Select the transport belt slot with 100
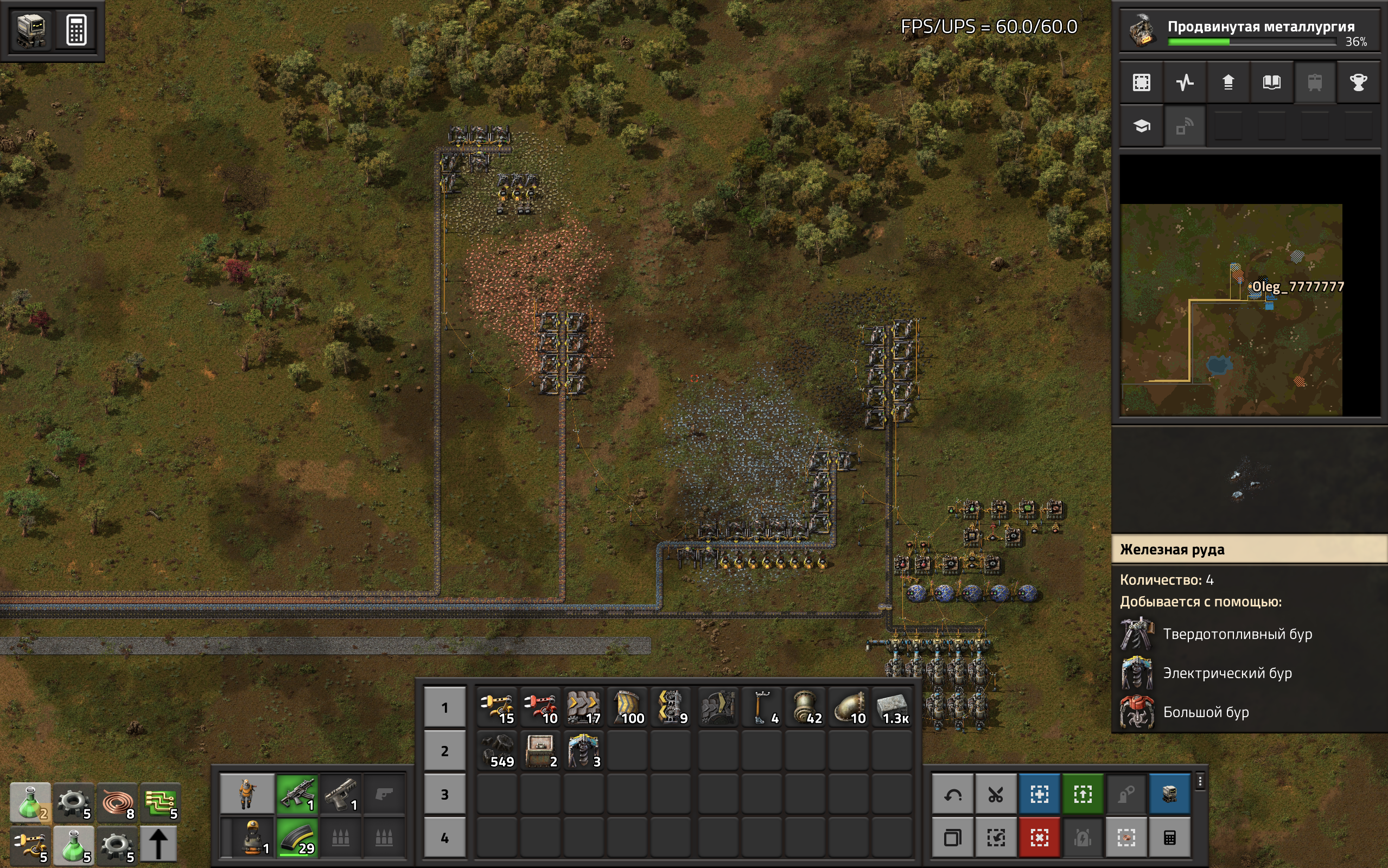Viewport: 1388px width, 868px height. [627, 707]
